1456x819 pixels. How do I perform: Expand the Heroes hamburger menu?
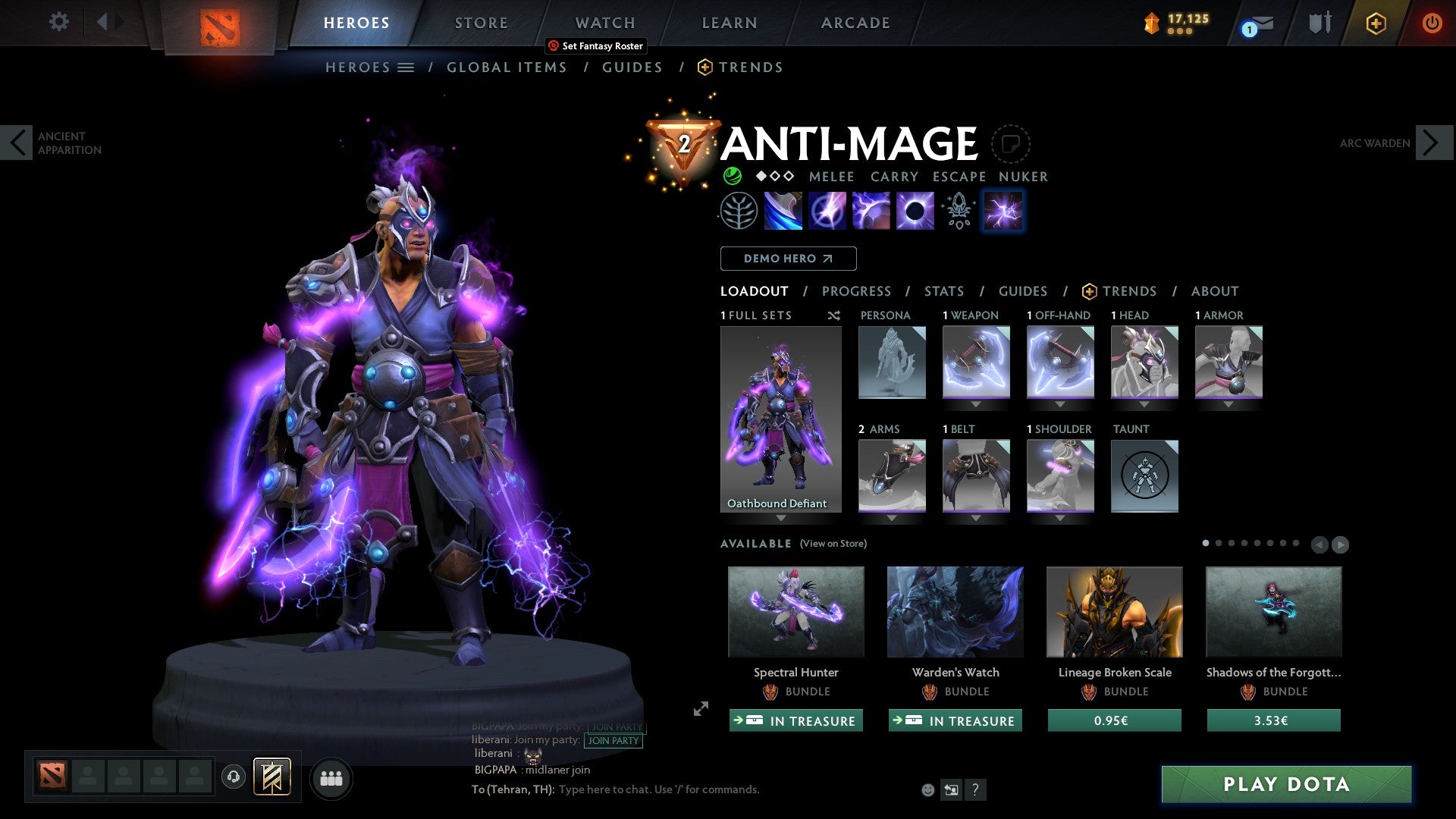pos(406,67)
